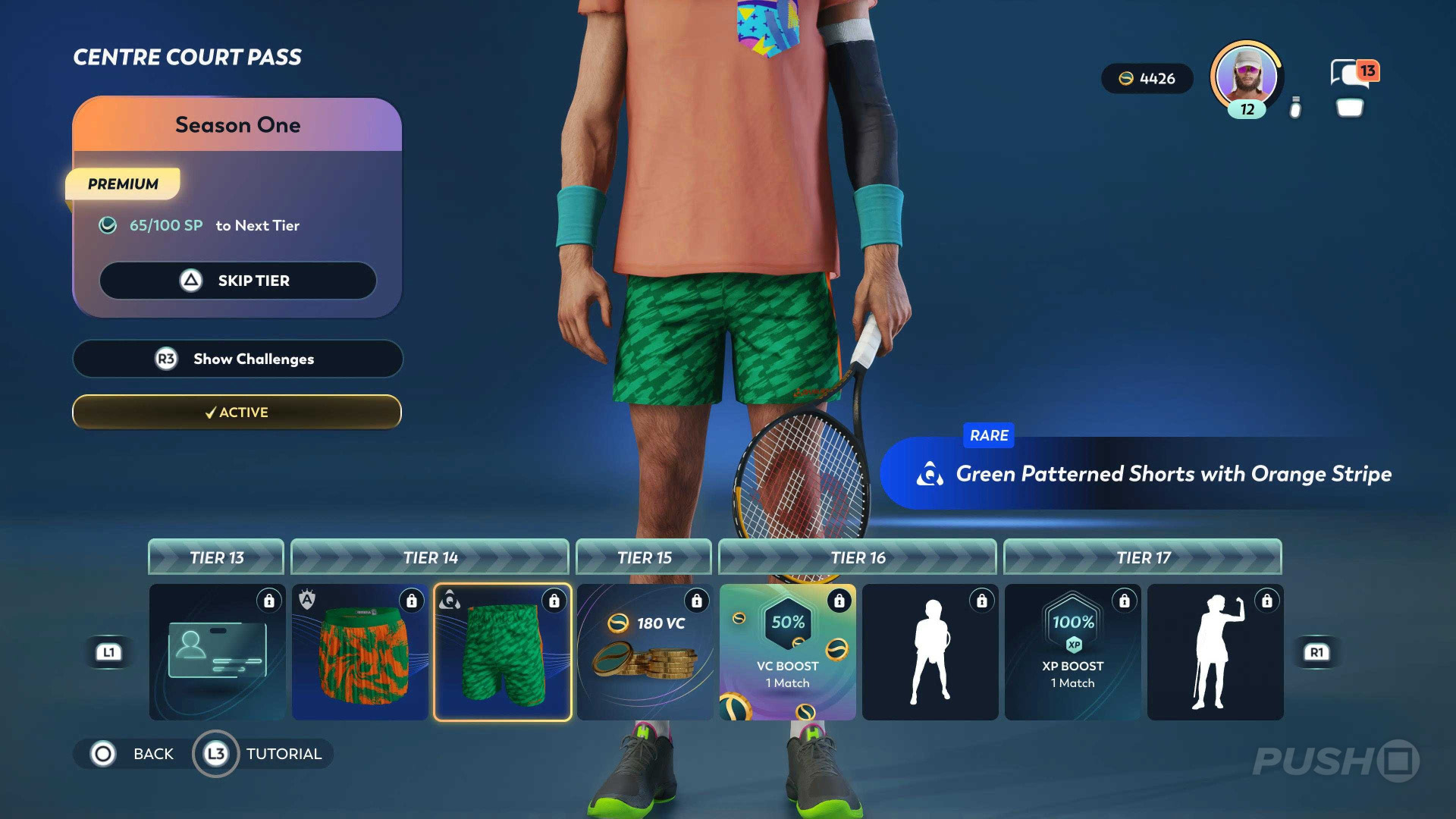Open the Tutorial
The height and width of the screenshot is (819, 1456).
click(x=262, y=754)
